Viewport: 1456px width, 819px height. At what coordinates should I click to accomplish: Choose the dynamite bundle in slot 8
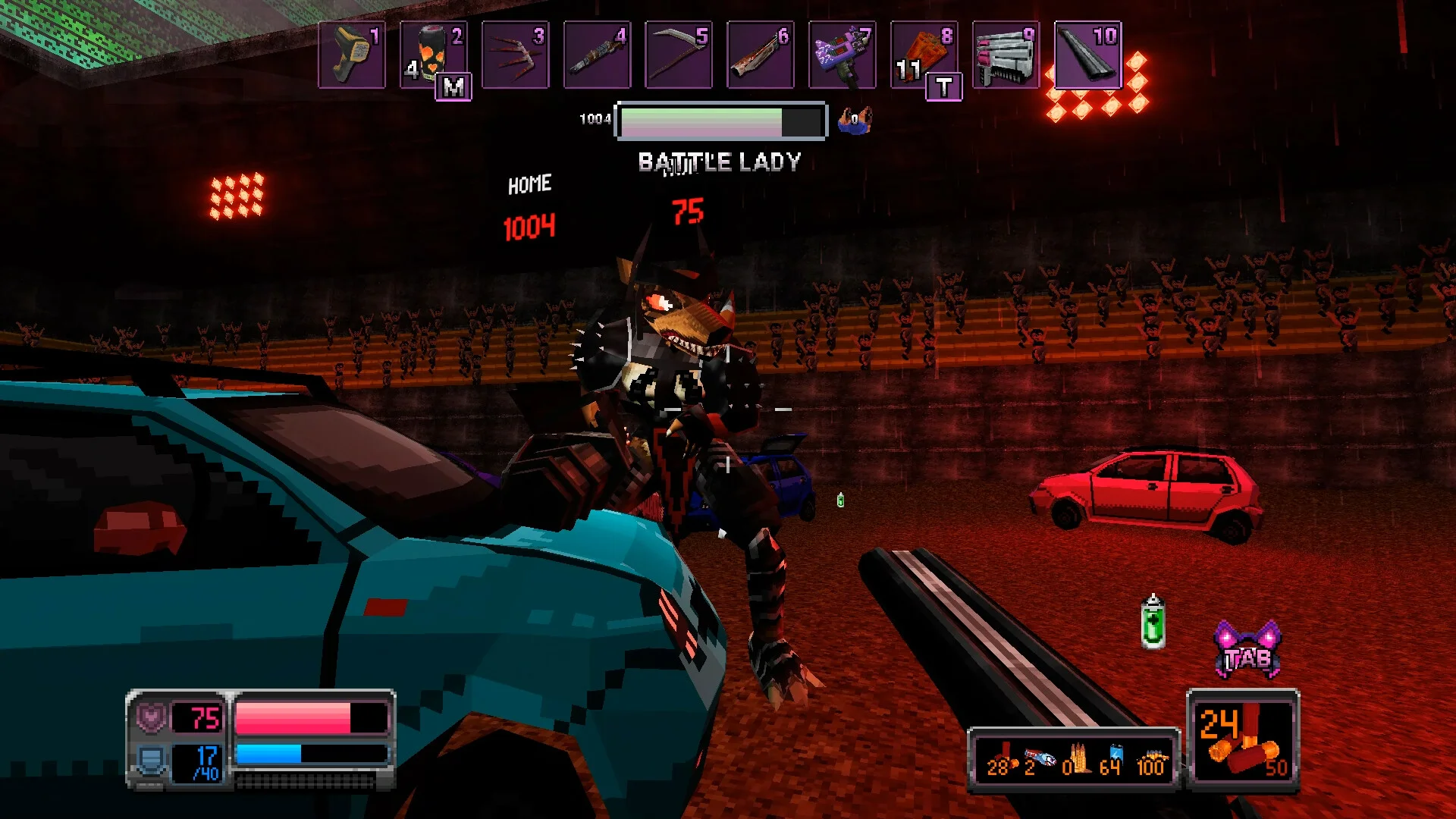(x=924, y=55)
